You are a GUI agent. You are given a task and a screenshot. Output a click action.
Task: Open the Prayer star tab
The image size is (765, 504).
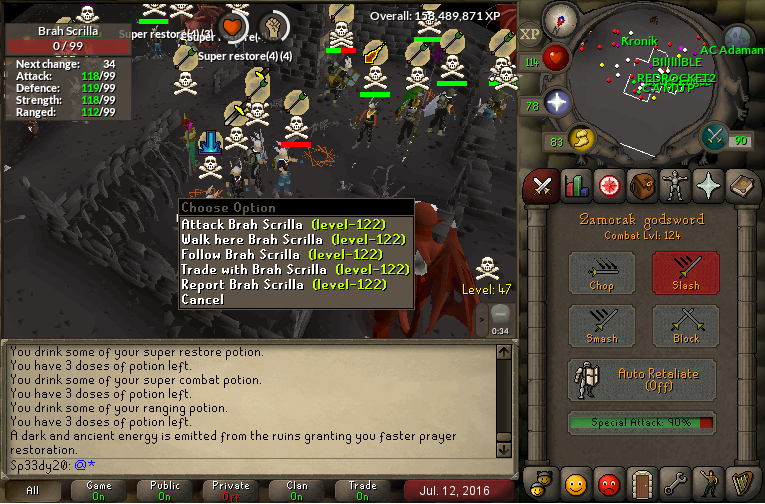708,186
